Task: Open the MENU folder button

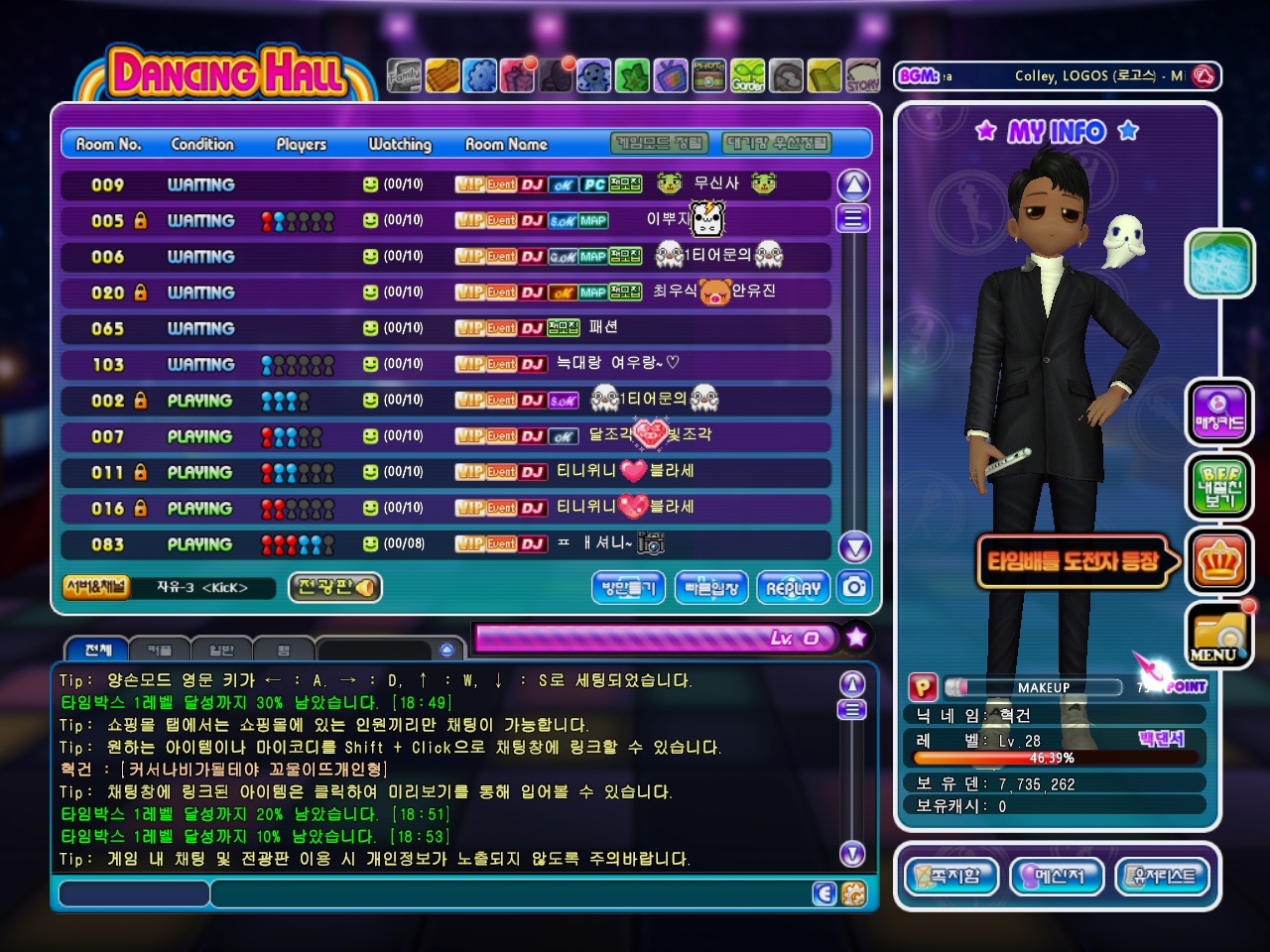Action: (x=1219, y=635)
